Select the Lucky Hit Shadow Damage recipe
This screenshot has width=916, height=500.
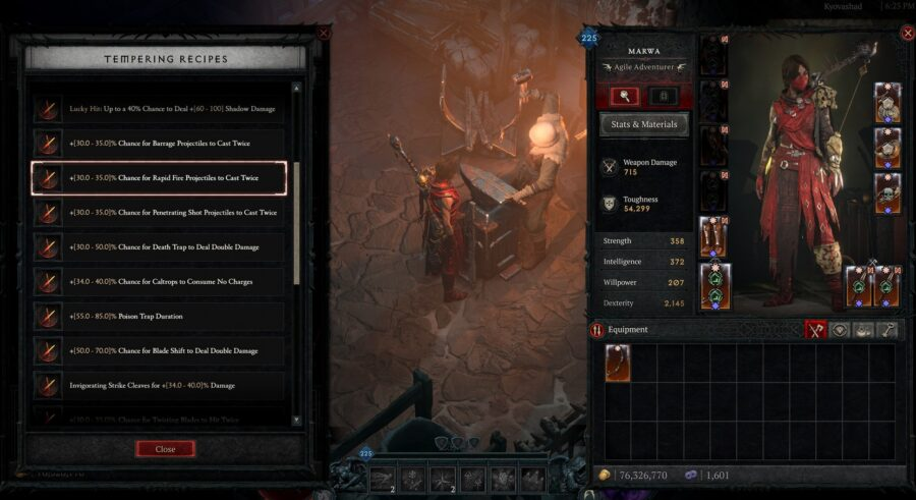(x=158, y=108)
